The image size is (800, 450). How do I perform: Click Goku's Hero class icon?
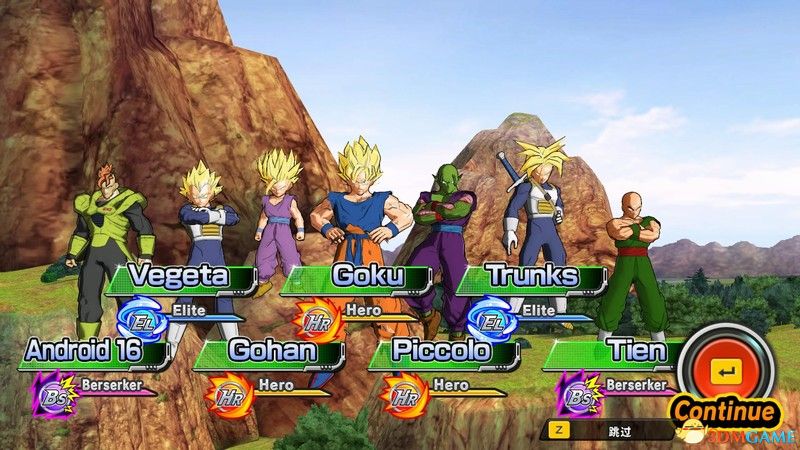318,317
